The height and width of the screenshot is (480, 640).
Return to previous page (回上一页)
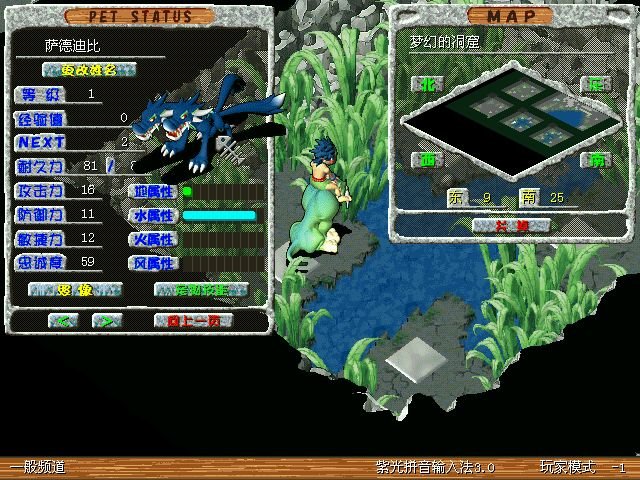[193, 321]
